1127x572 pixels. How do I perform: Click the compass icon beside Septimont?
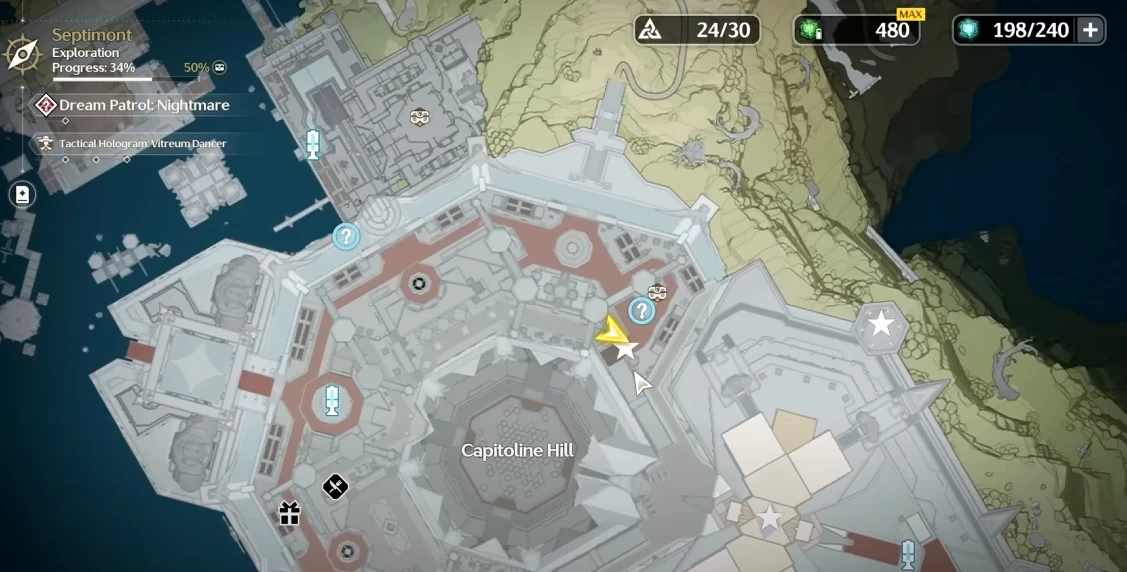tap(22, 52)
